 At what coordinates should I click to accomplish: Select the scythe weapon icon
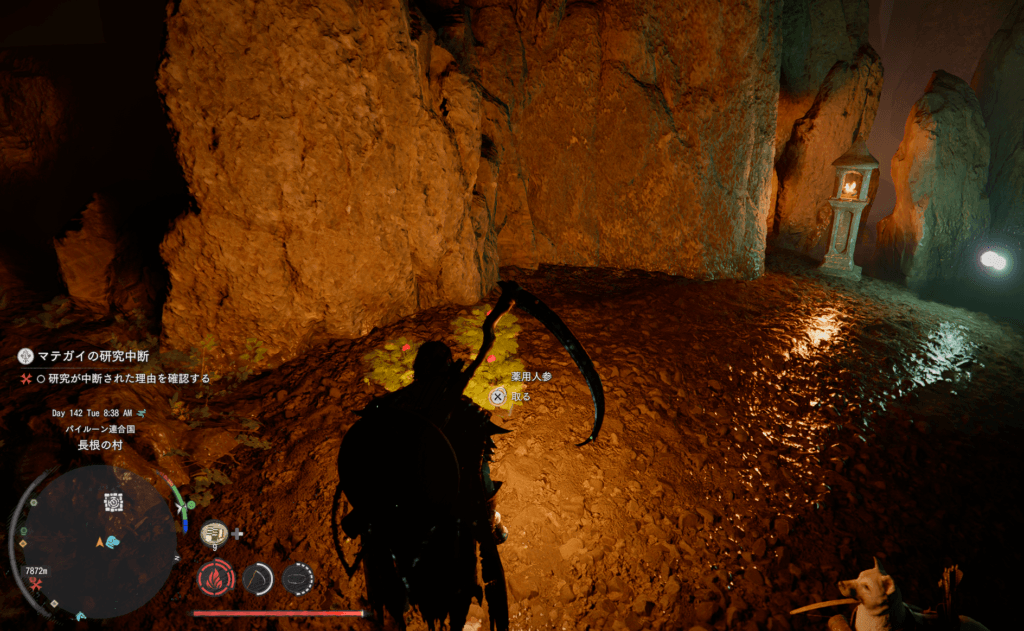[x=258, y=577]
